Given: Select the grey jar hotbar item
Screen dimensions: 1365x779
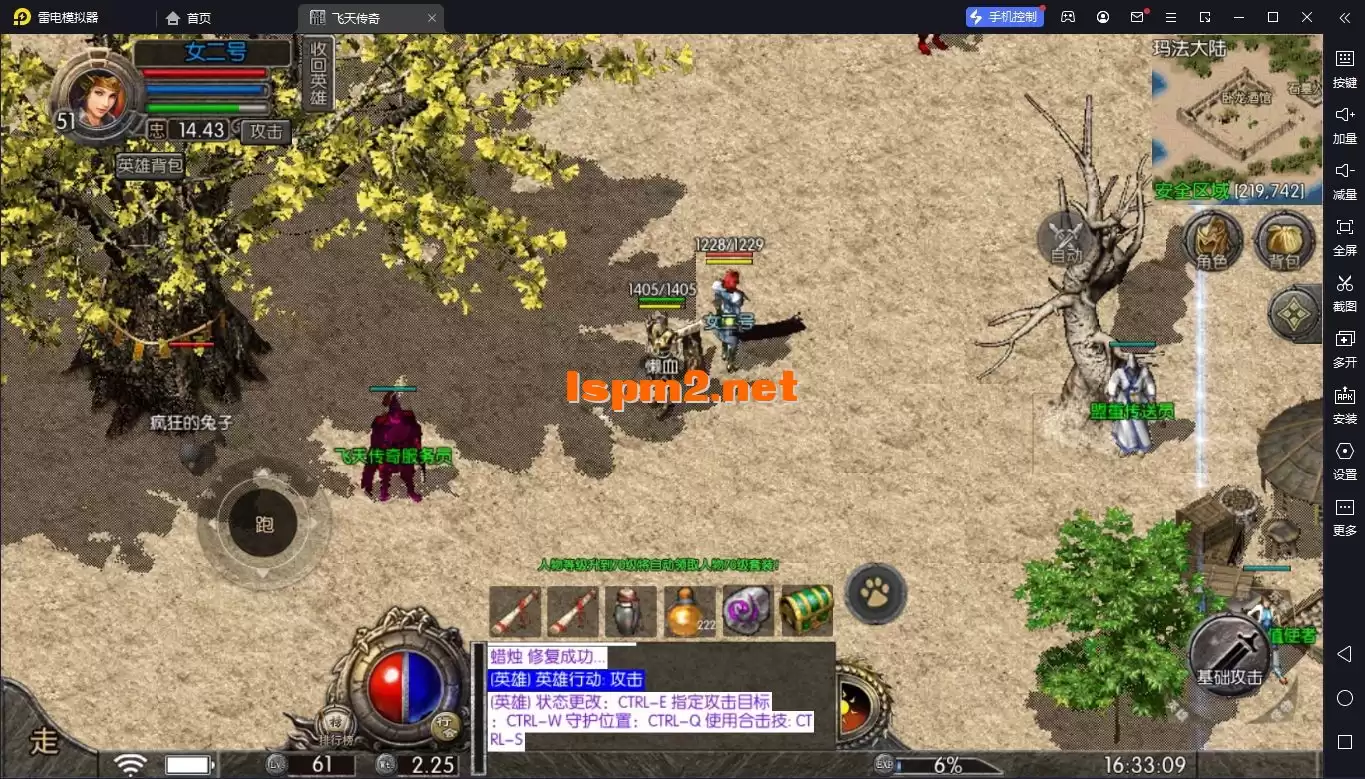Looking at the screenshot, I should (x=631, y=610).
